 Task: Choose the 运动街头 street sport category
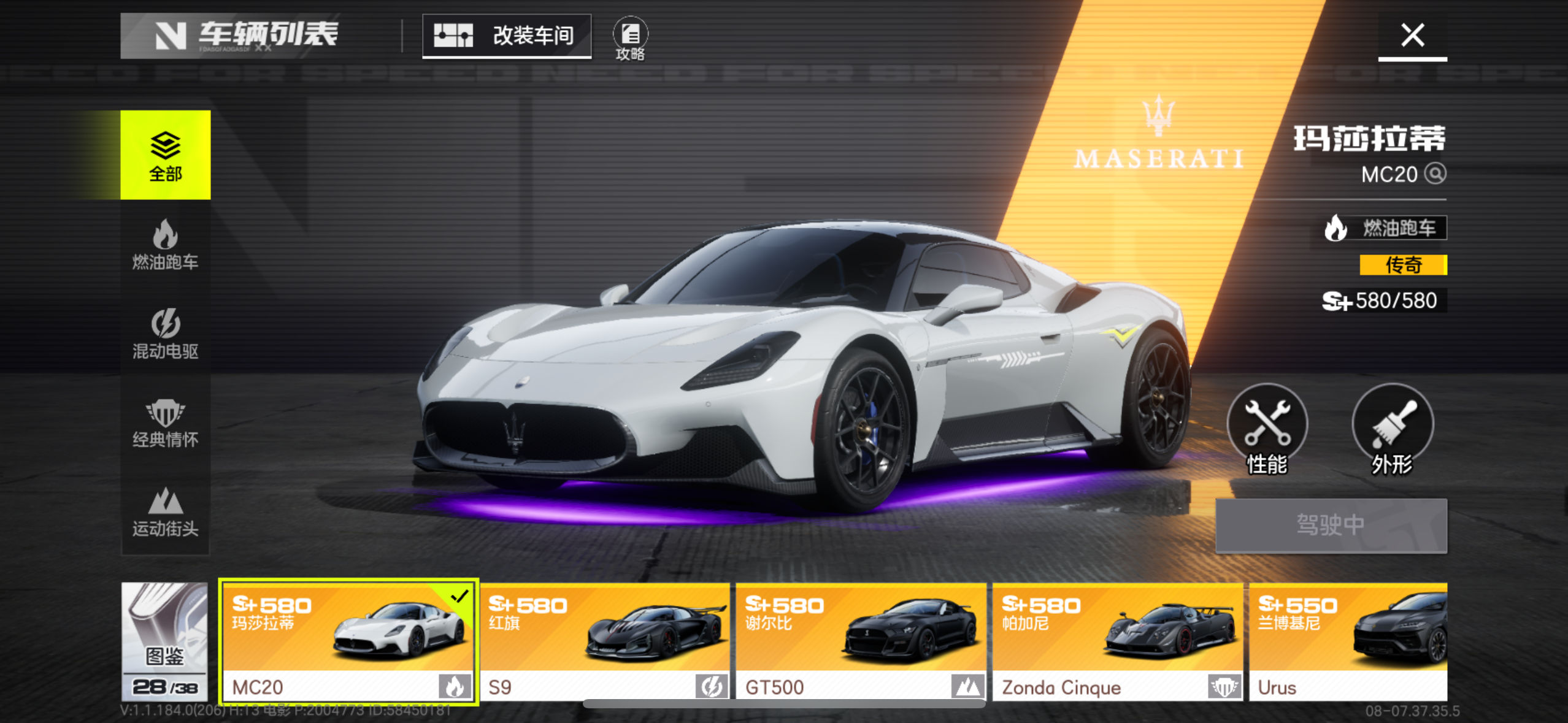point(165,512)
